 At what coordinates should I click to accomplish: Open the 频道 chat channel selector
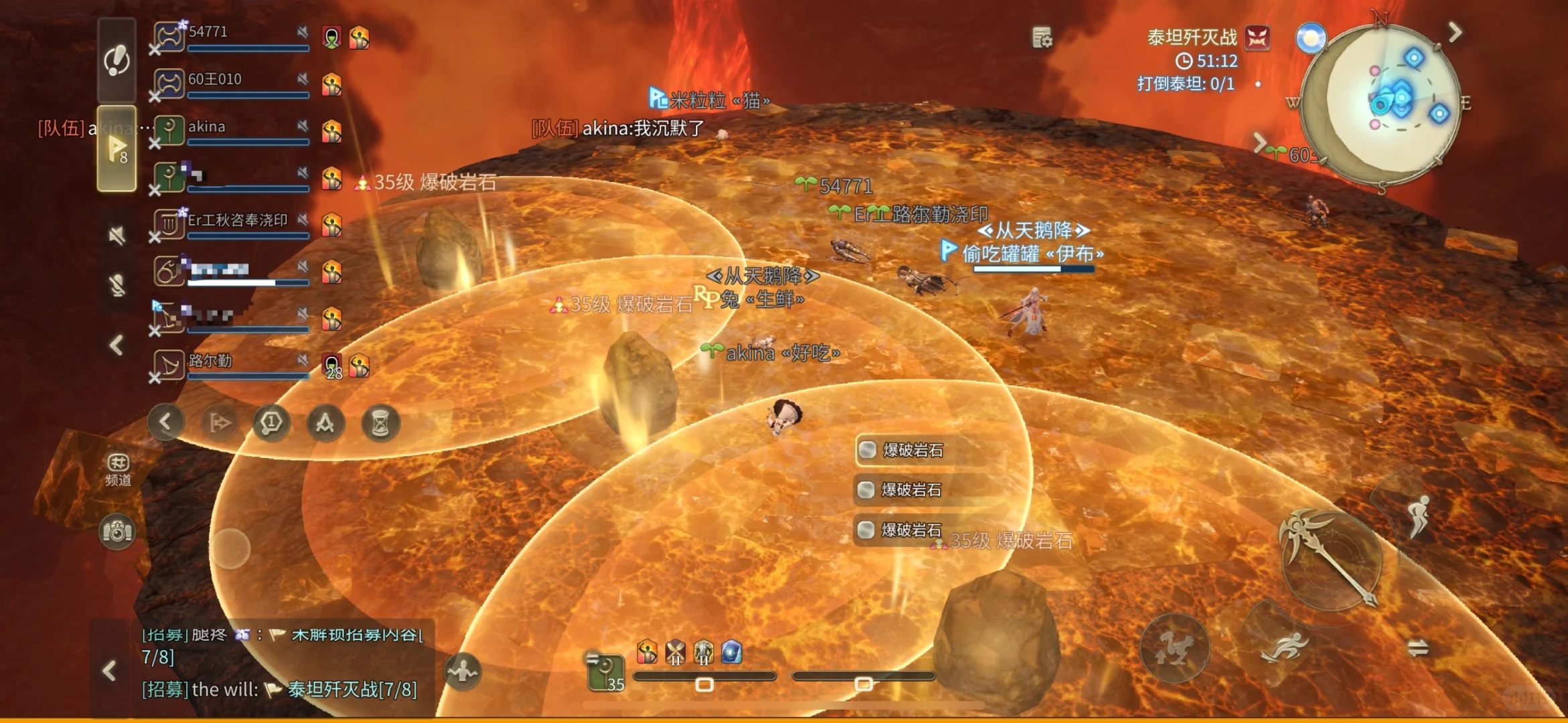click(118, 469)
